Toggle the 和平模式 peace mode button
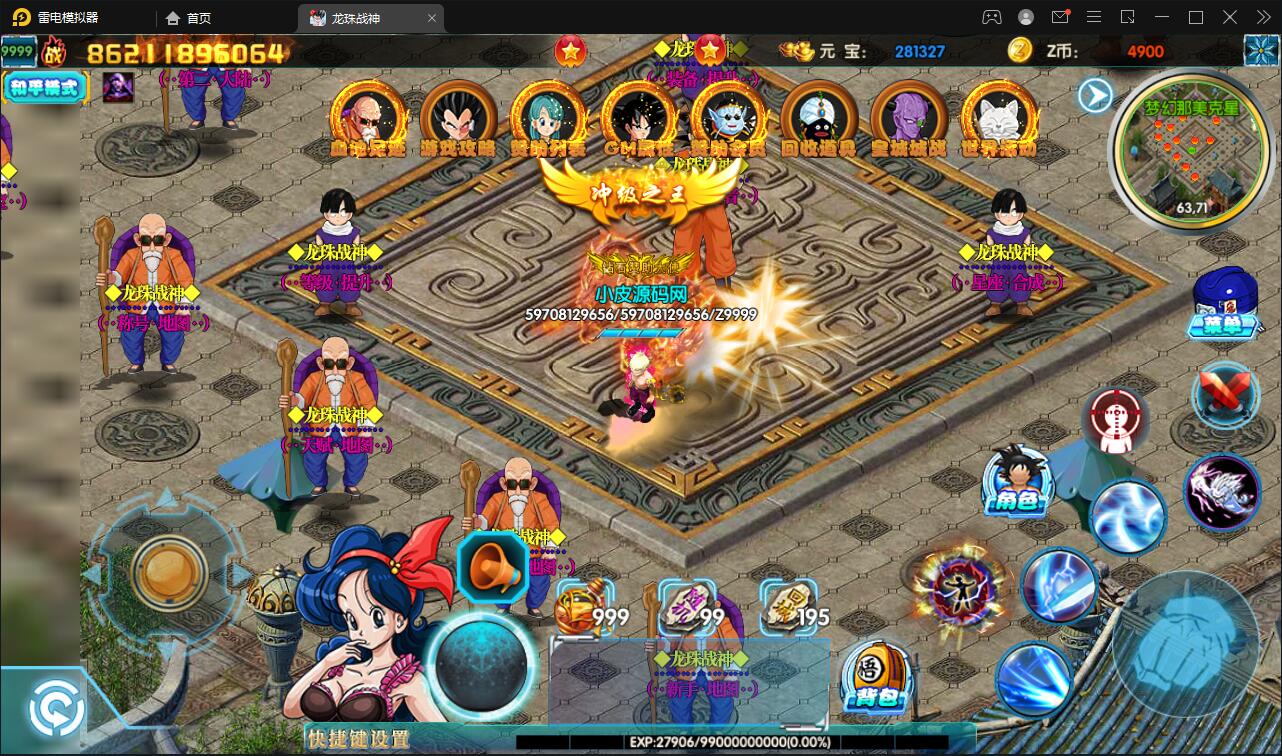The width and height of the screenshot is (1282, 756). point(45,87)
